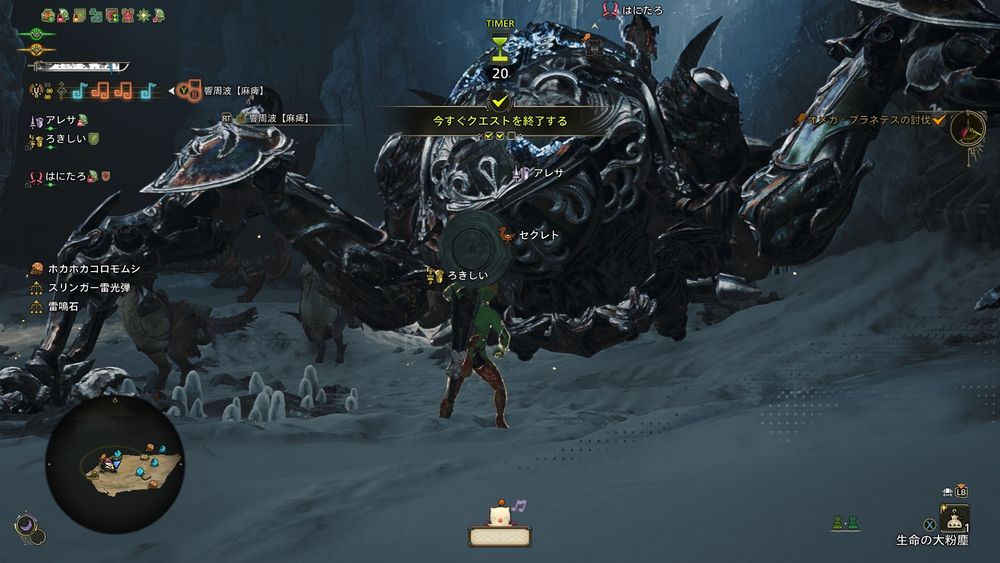The width and height of the screenshot is (1000, 563).
Task: Click the crescent moon time-of-day icon
Action: point(27,524)
